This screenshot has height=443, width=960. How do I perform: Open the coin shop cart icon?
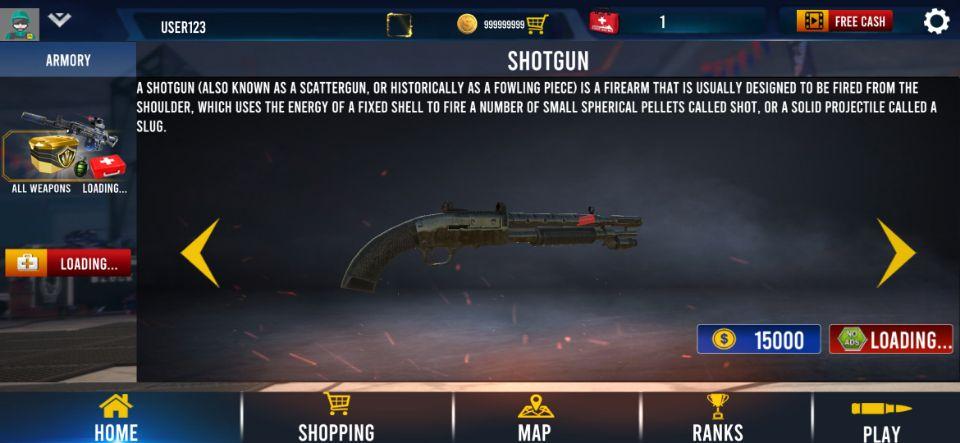click(x=537, y=23)
